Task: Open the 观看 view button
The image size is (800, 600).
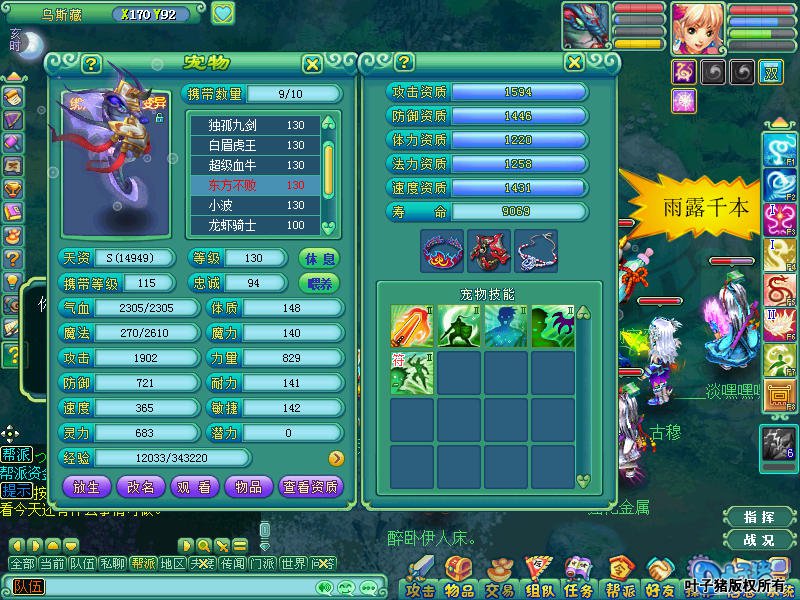Action: (x=194, y=487)
